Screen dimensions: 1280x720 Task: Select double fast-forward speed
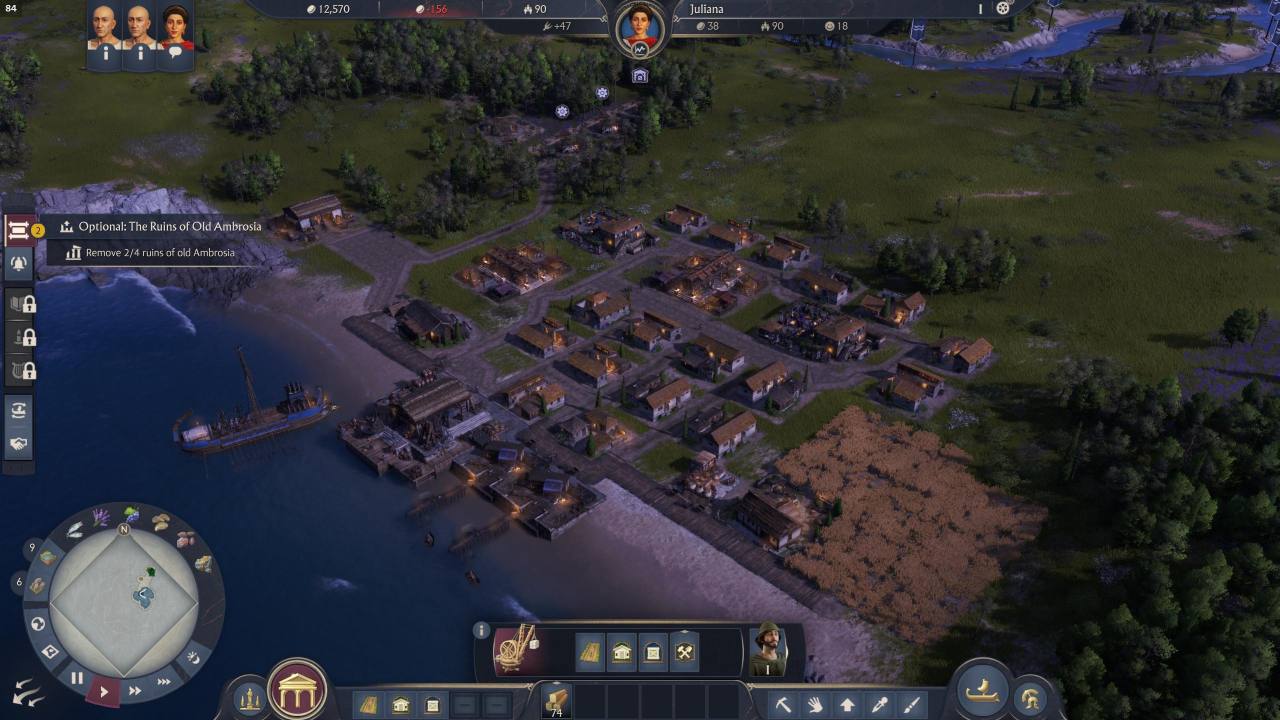(x=135, y=690)
